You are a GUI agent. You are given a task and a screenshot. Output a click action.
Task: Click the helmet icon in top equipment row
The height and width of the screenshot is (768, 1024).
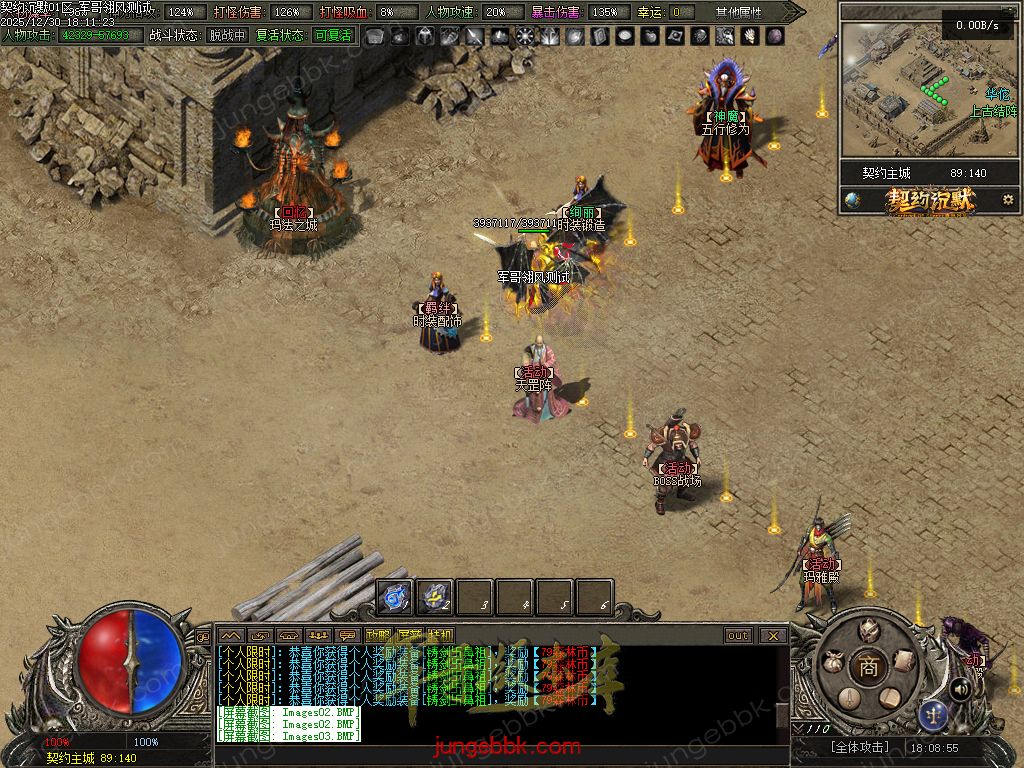[425, 36]
